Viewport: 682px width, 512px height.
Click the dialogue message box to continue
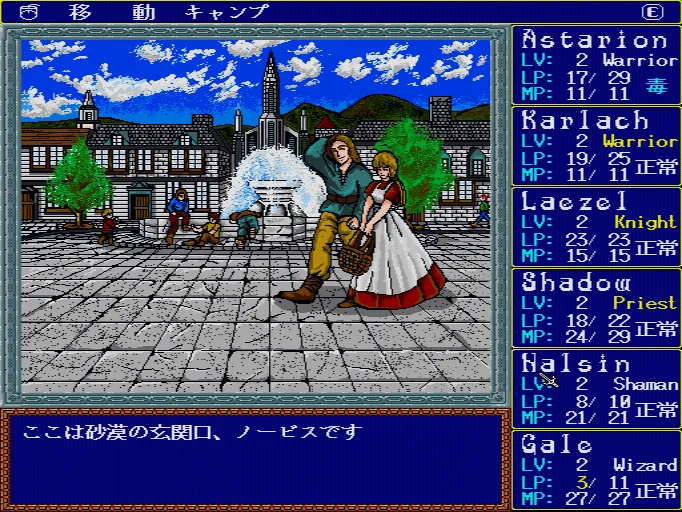click(x=255, y=459)
